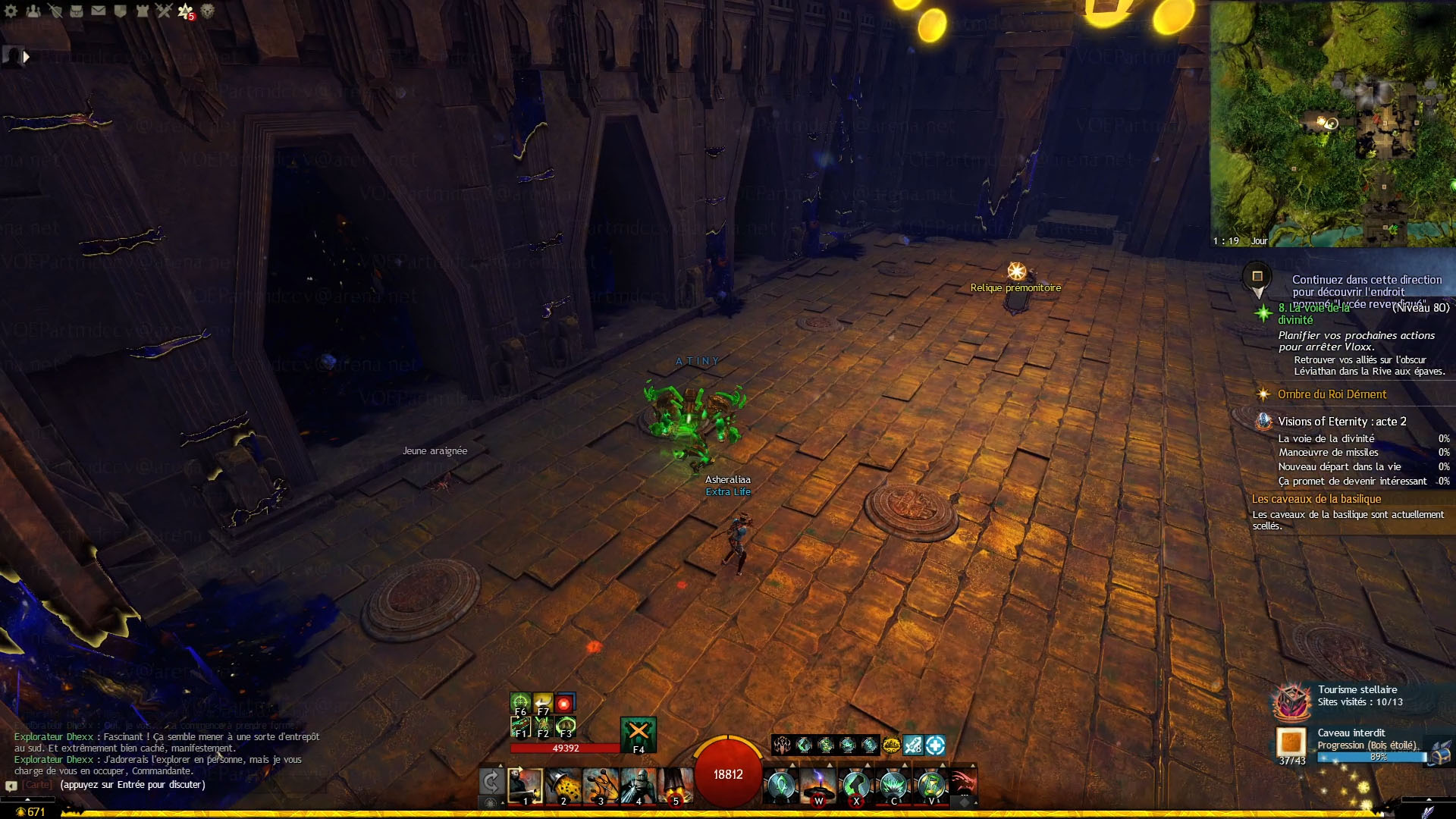
Task: Activate the F4 crossed-out pet skill
Action: tap(638, 733)
